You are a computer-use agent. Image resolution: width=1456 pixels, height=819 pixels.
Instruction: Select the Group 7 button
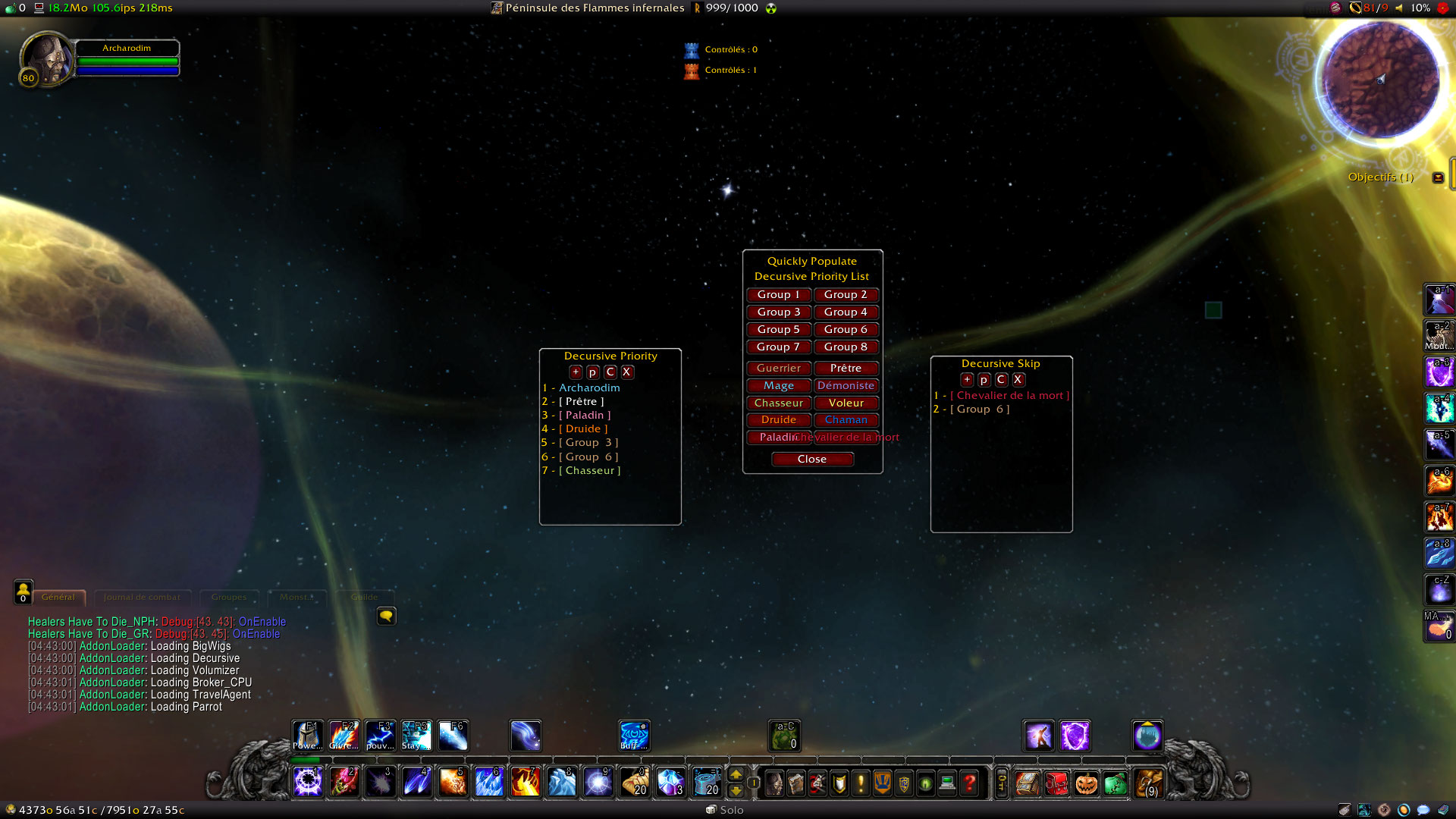click(778, 347)
